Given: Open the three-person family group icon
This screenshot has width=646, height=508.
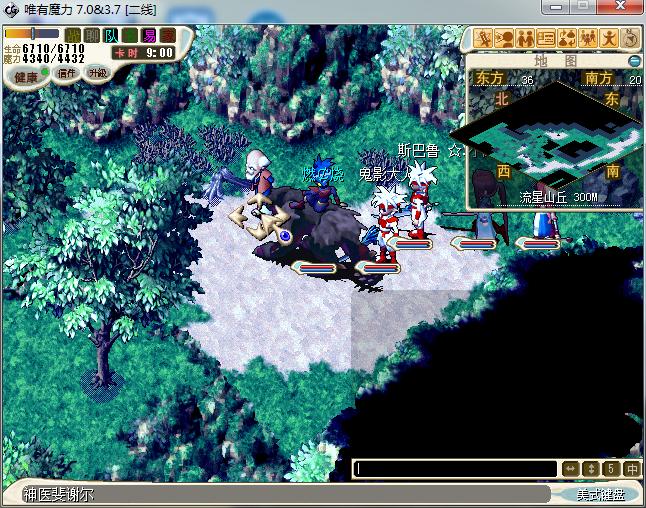Looking at the screenshot, I should pos(588,38).
